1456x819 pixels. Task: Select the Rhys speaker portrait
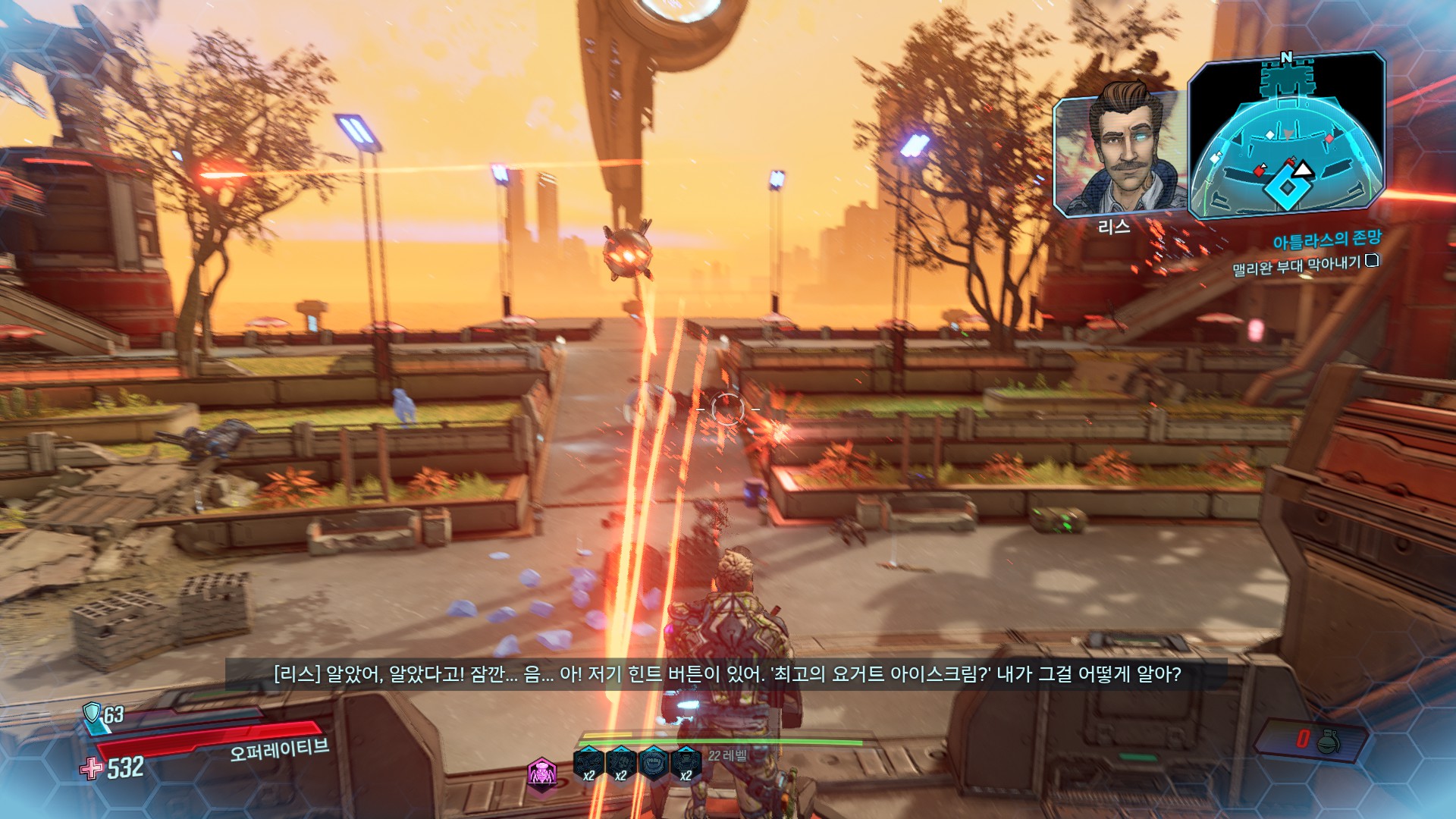[1120, 155]
